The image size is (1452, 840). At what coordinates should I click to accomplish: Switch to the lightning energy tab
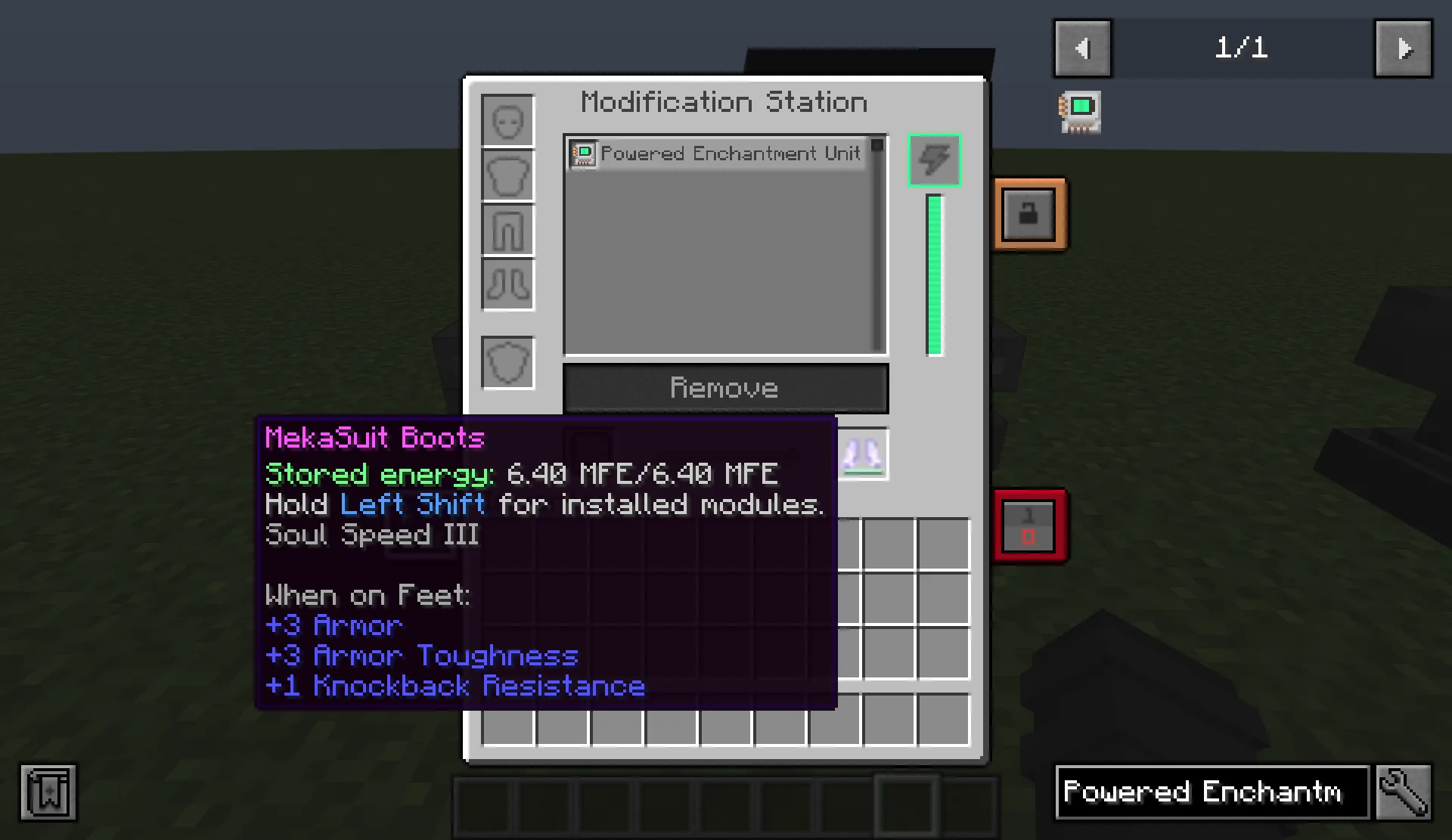(x=934, y=160)
